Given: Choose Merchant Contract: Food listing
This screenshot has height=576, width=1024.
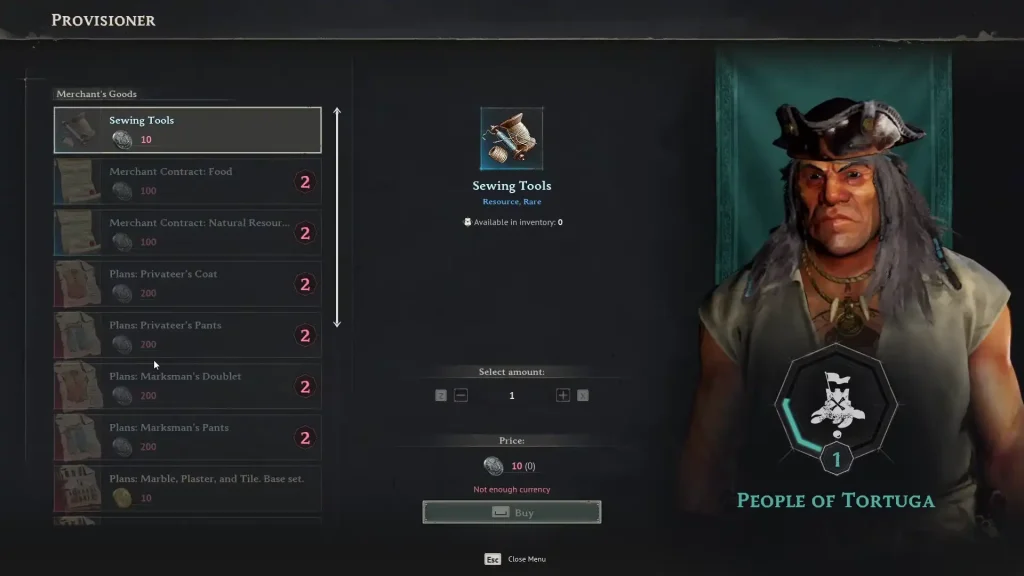Looking at the screenshot, I should point(187,181).
